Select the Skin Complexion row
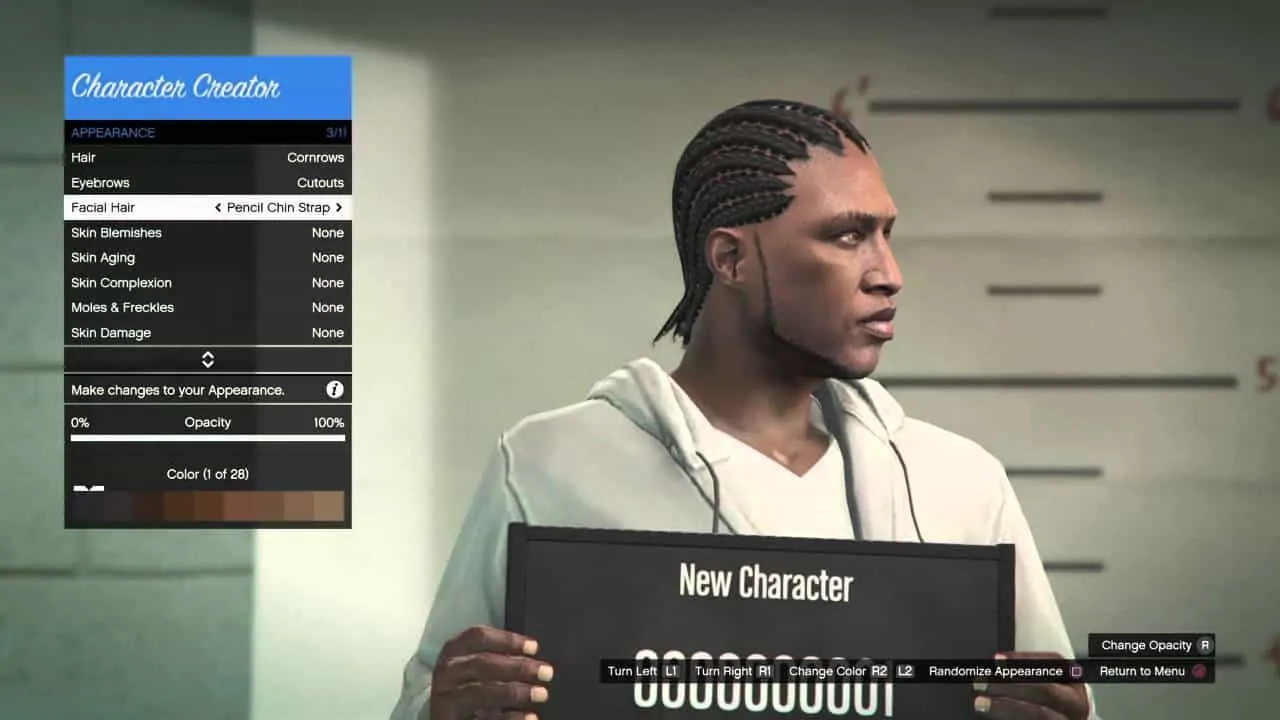Viewport: 1280px width, 720px height. pos(207,282)
